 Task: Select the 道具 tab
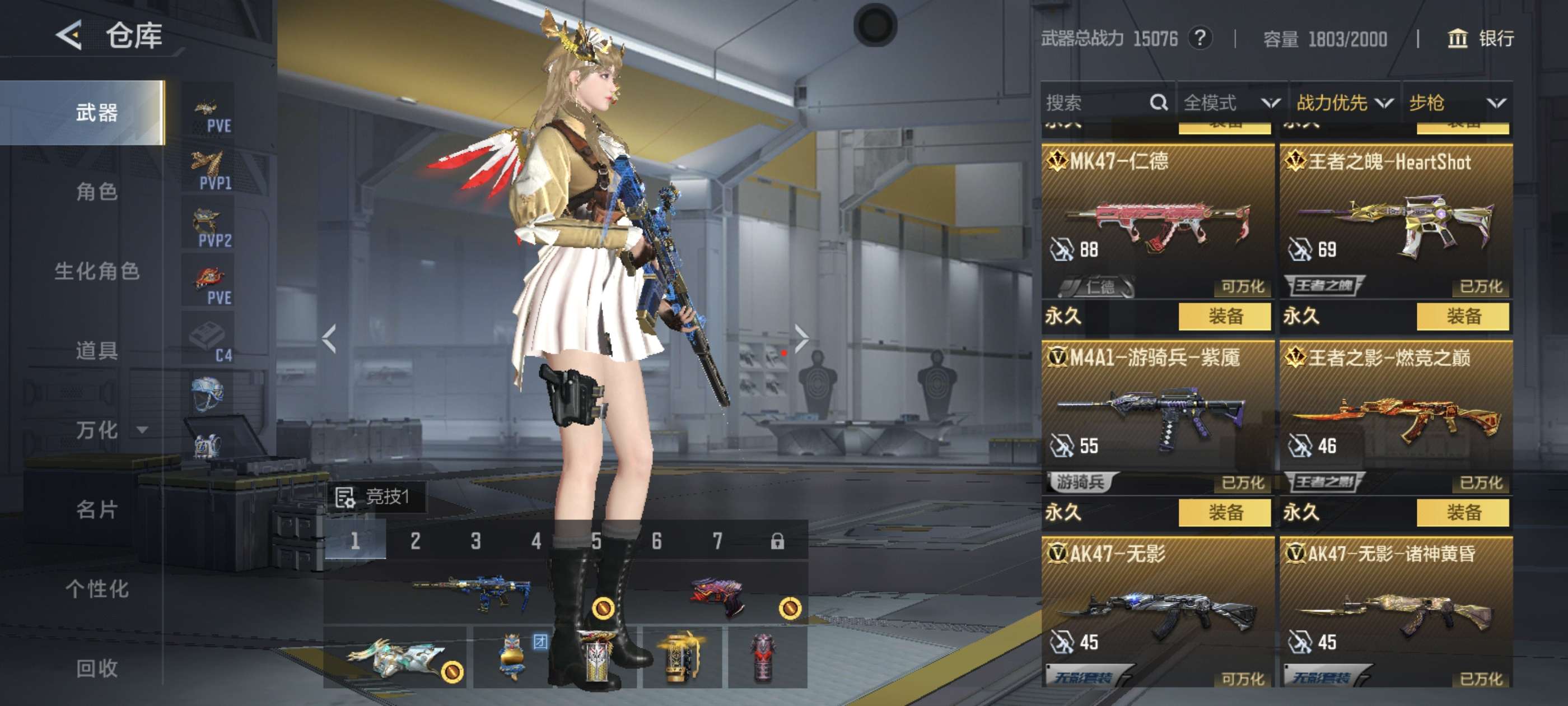96,351
